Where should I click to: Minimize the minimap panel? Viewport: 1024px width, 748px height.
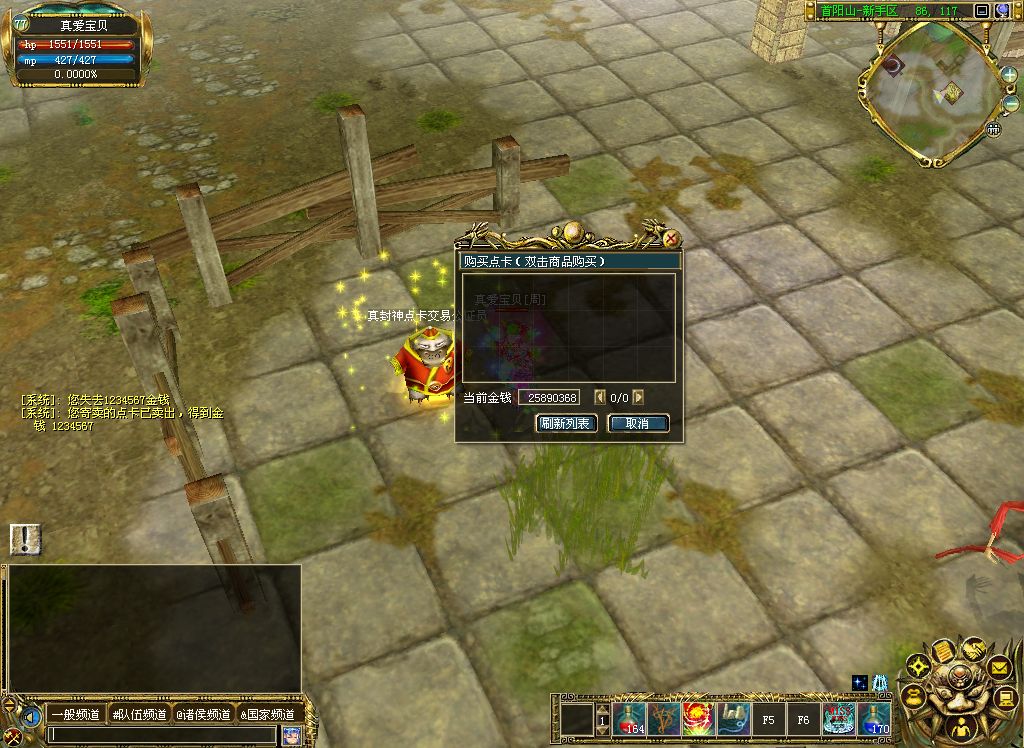981,11
